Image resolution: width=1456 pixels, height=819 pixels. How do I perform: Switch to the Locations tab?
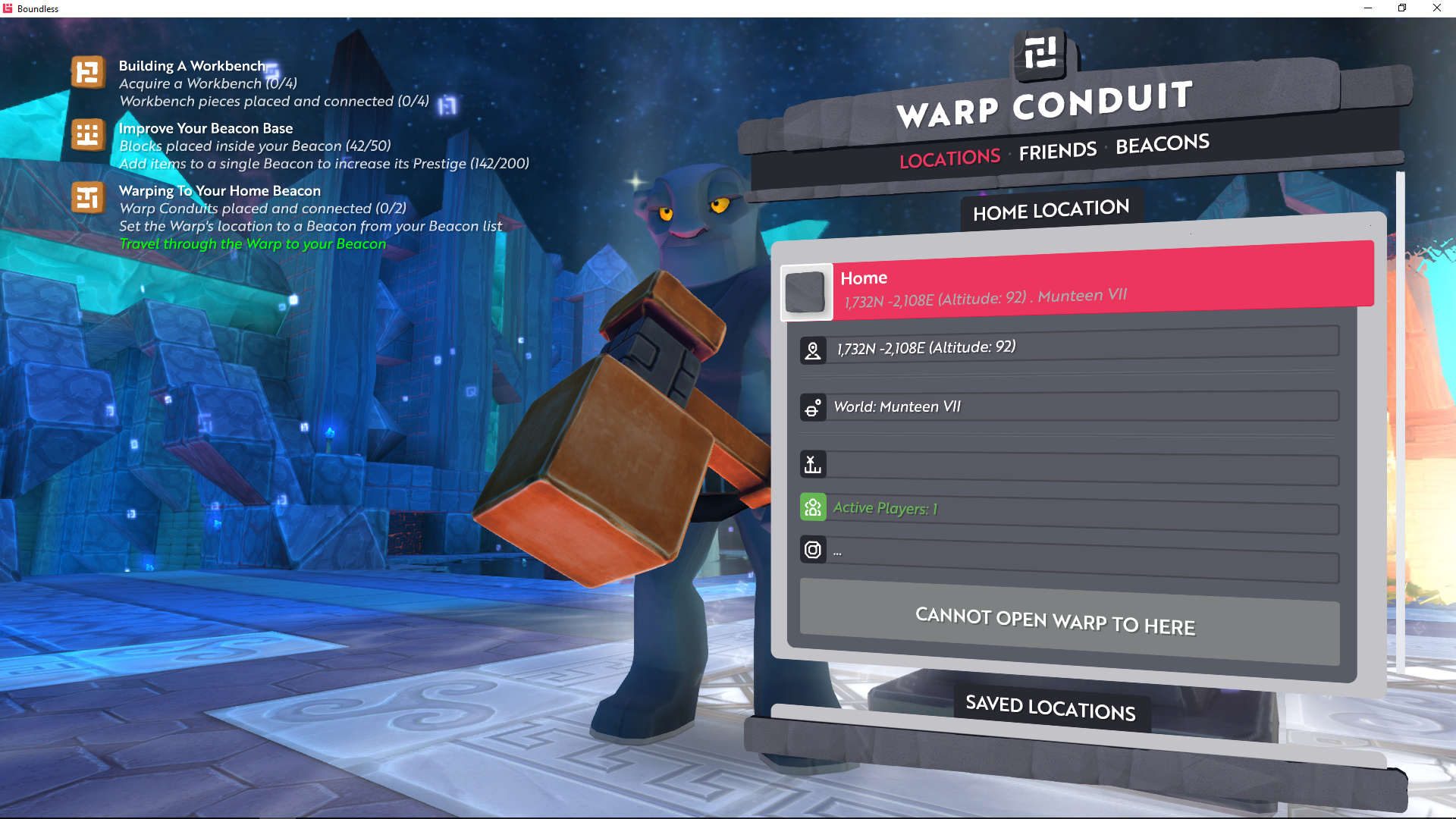(949, 158)
